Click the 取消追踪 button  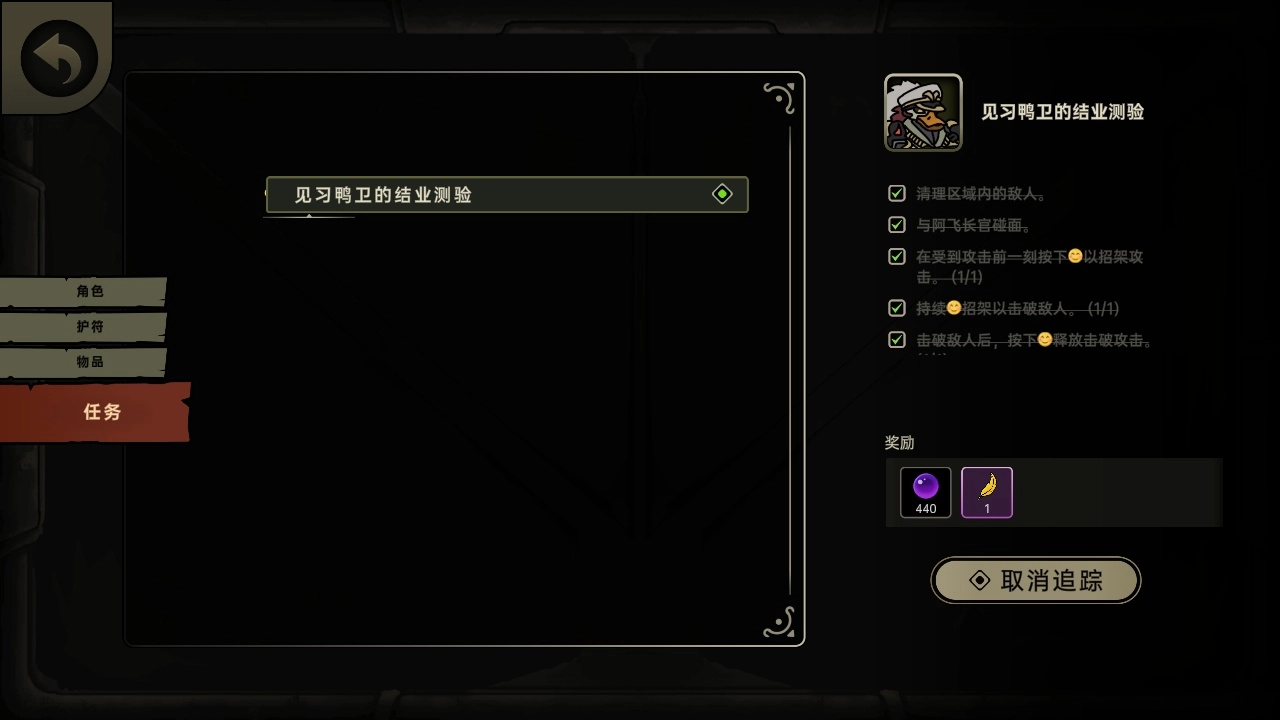1035,580
